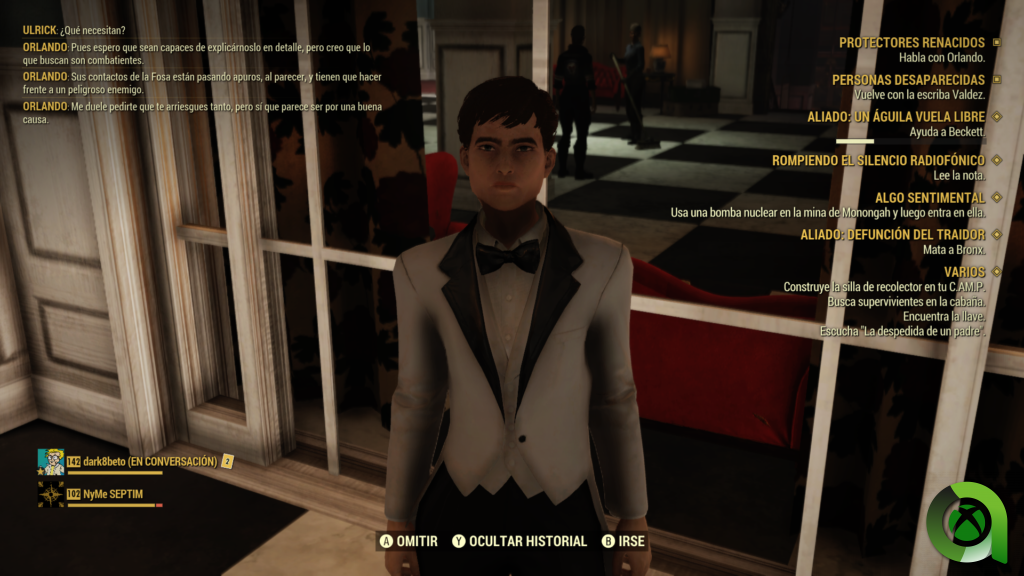Image resolution: width=1024 pixels, height=576 pixels.
Task: Click the Algo Sentimental quest entry
Action: point(929,198)
